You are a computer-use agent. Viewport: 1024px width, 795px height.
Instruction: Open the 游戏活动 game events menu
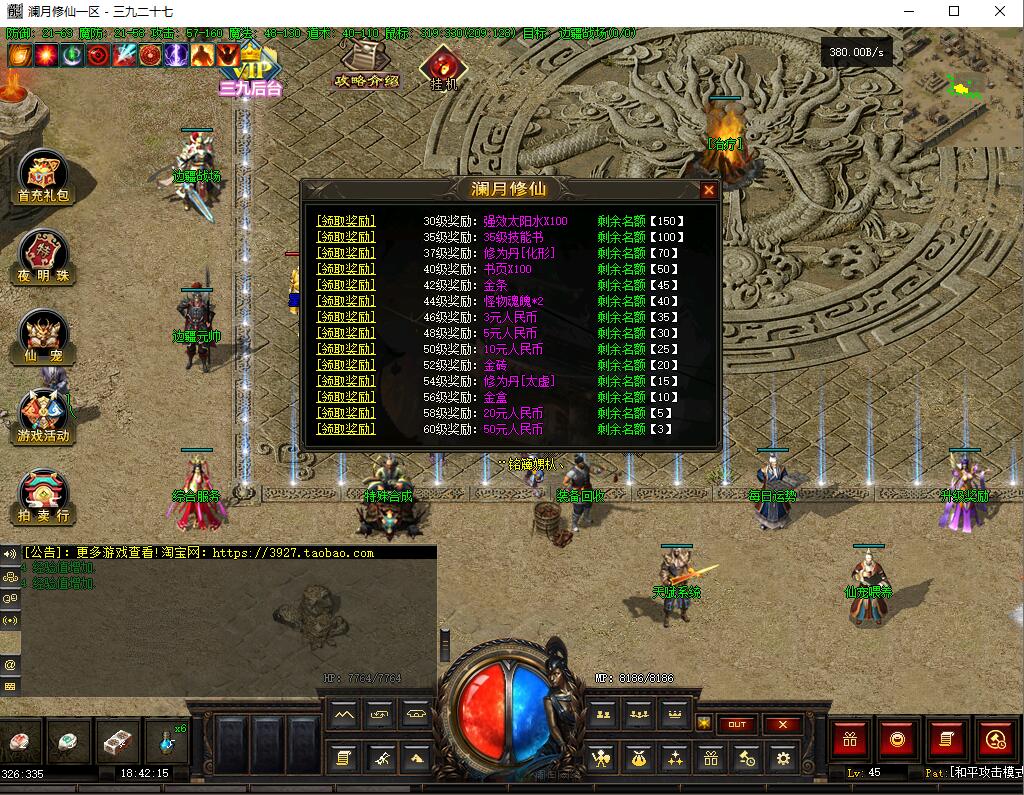click(x=44, y=414)
